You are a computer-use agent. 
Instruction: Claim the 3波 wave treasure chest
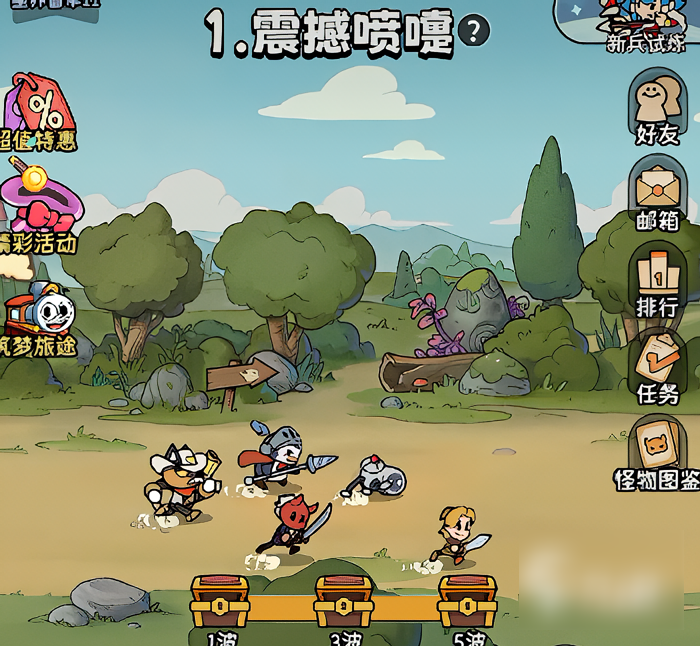[x=343, y=602]
